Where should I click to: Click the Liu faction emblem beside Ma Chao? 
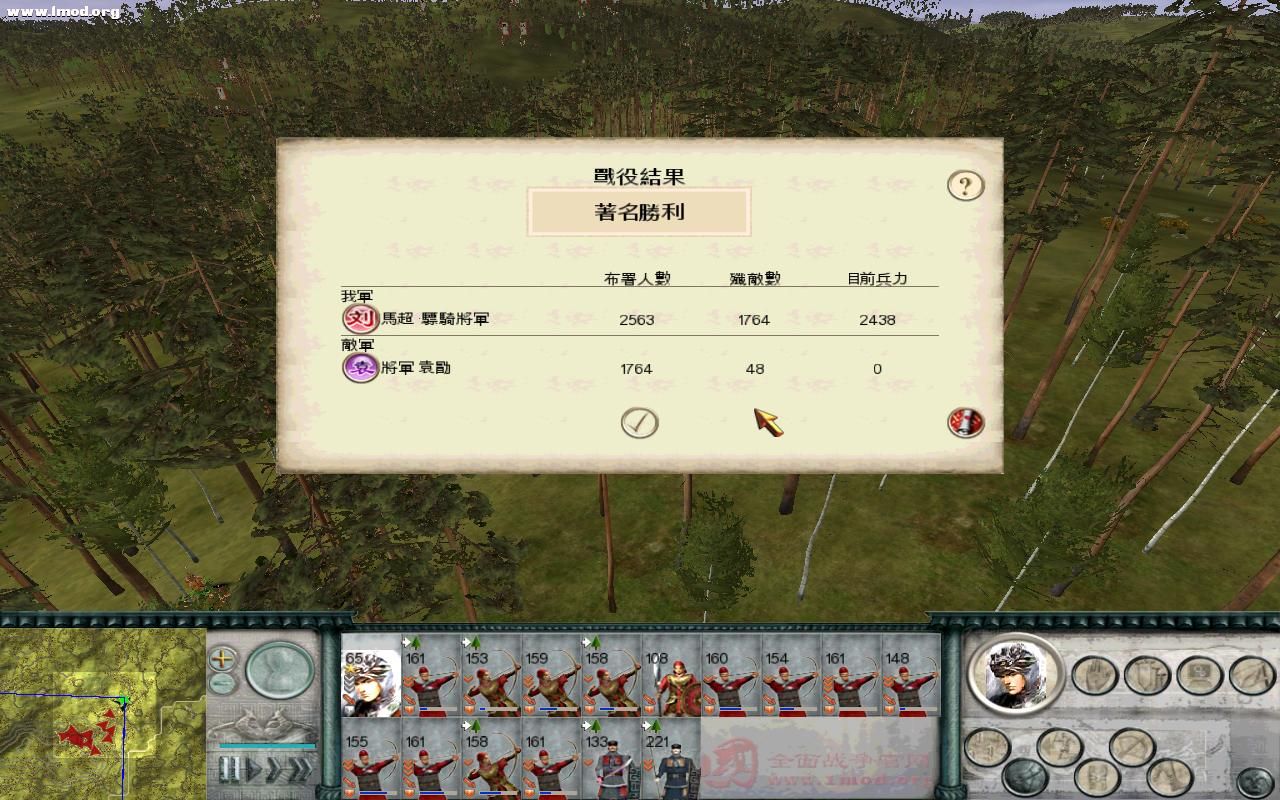359,319
